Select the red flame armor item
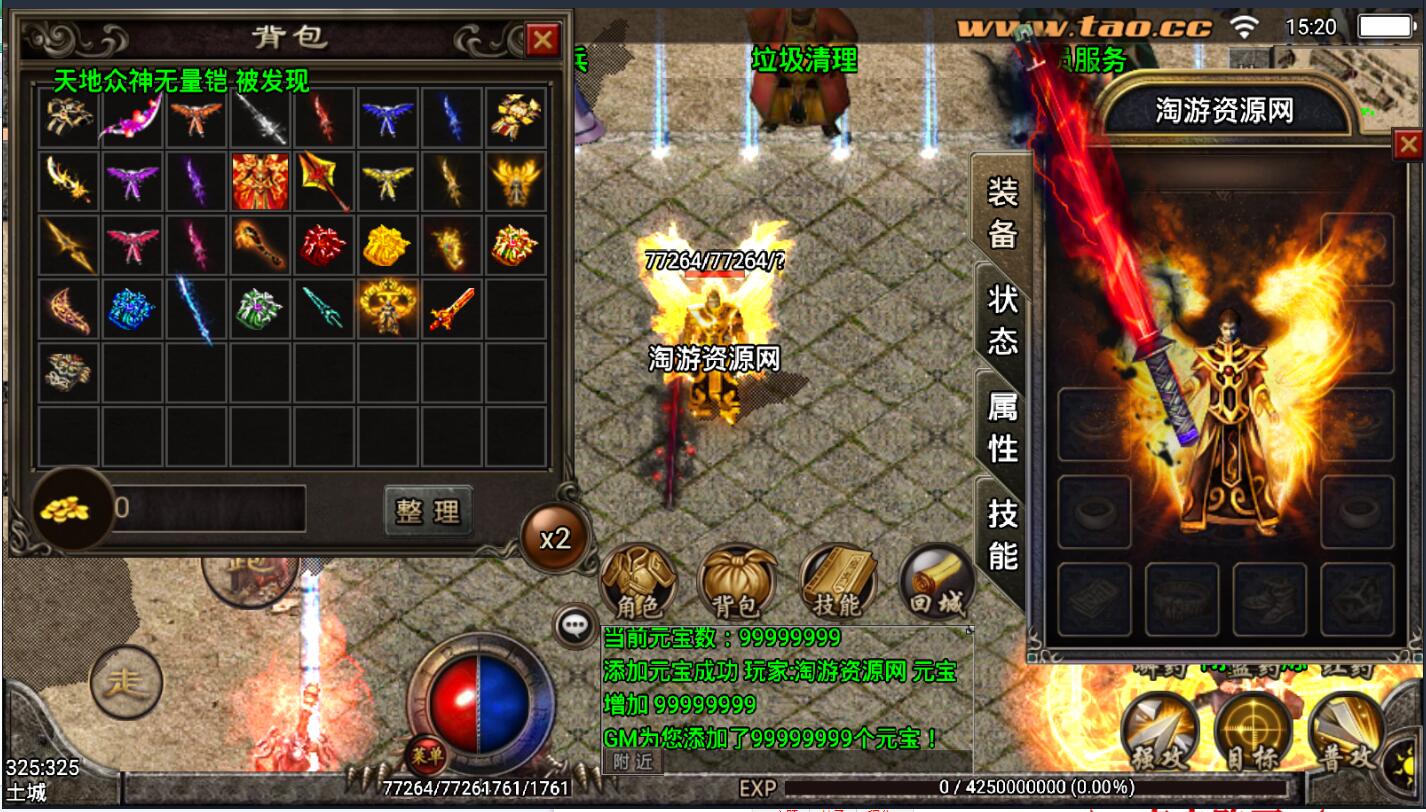This screenshot has height=812, width=1426. (260, 181)
